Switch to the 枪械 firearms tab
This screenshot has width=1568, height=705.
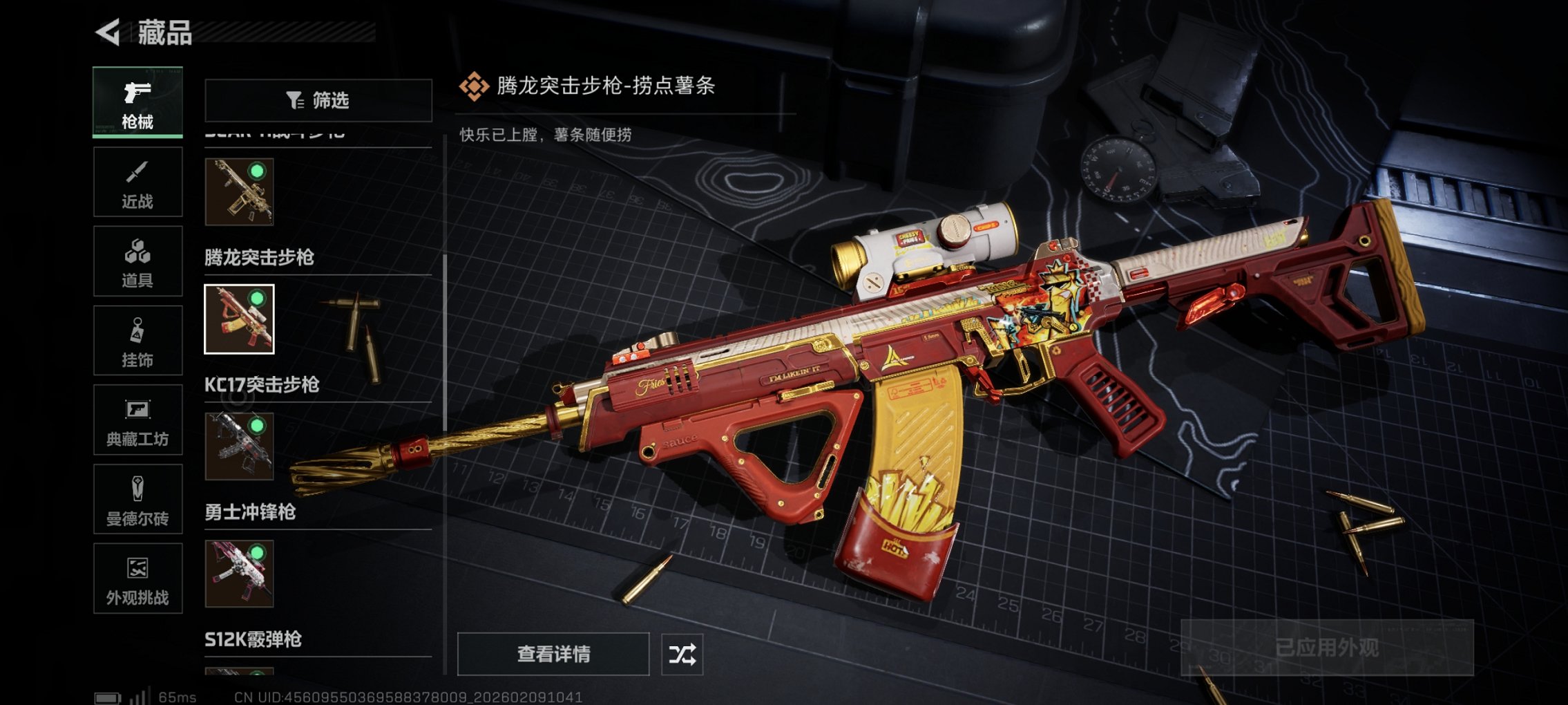(137, 102)
